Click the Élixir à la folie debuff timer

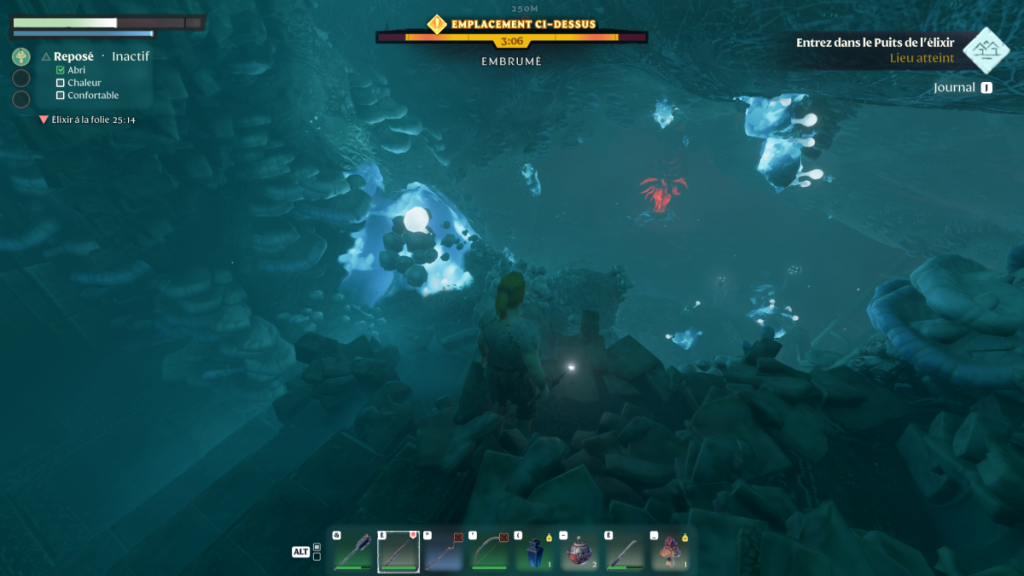(93, 119)
